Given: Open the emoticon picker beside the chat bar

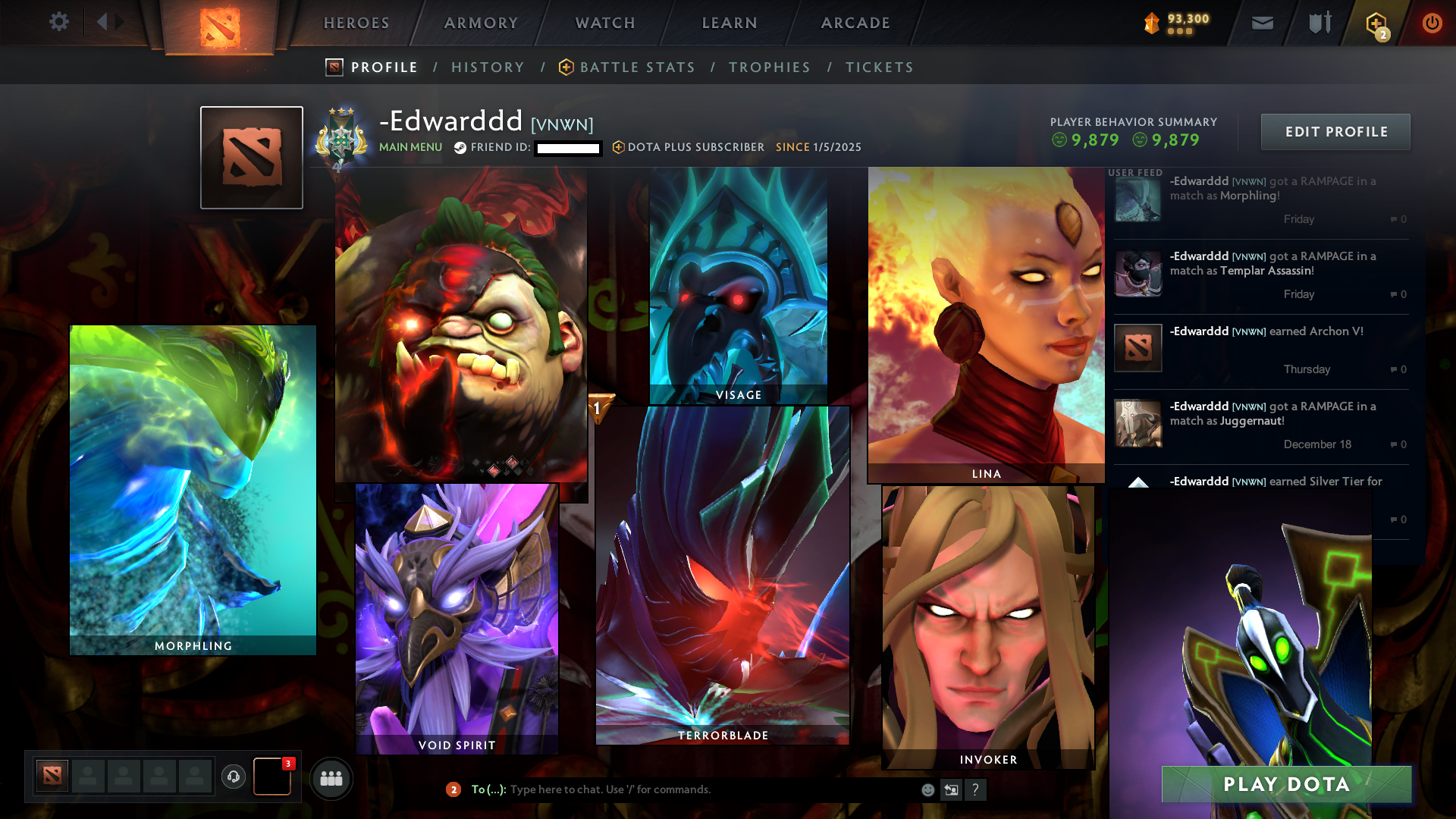Looking at the screenshot, I should point(927,789).
